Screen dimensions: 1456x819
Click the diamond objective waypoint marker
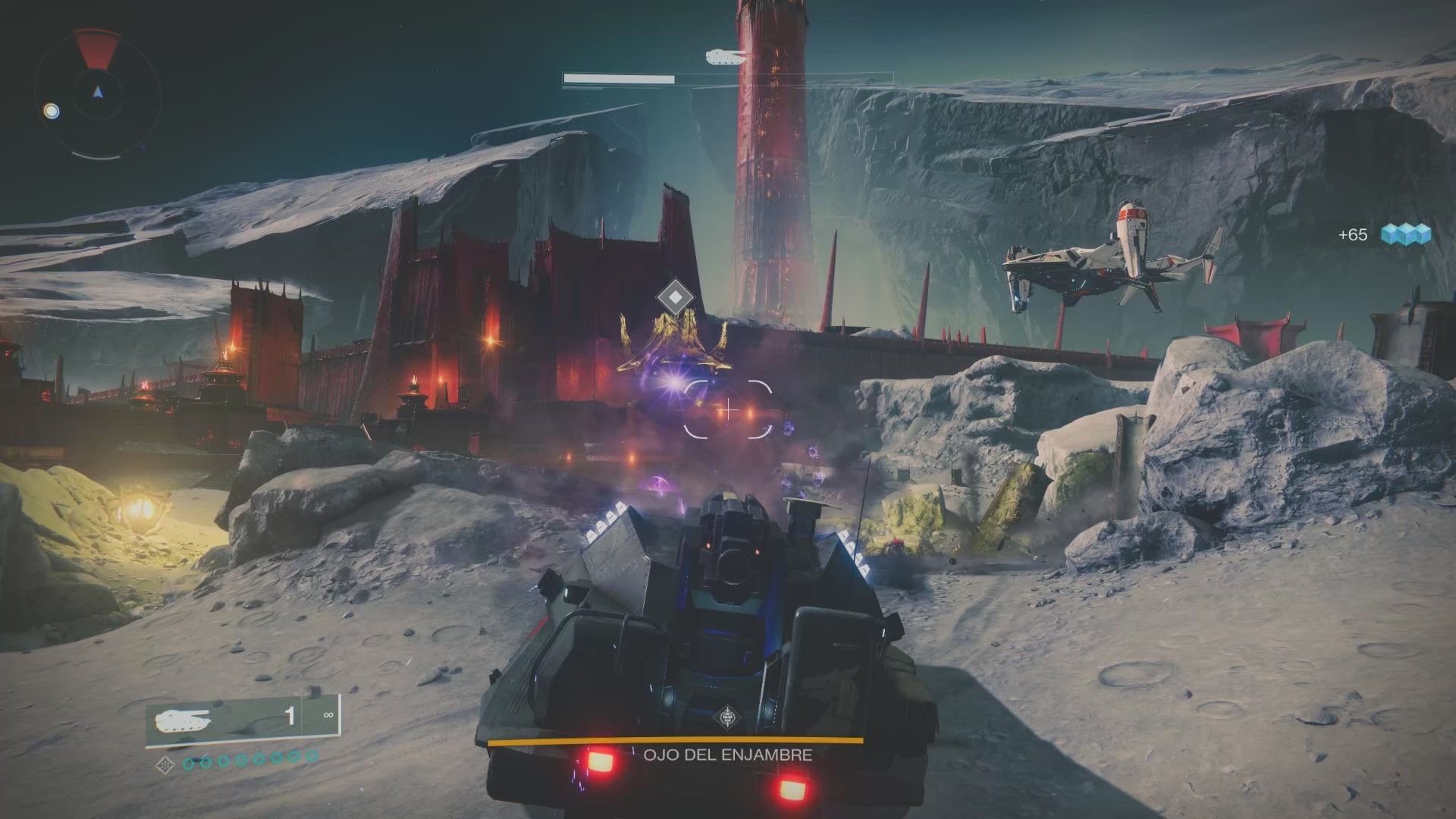(x=671, y=297)
